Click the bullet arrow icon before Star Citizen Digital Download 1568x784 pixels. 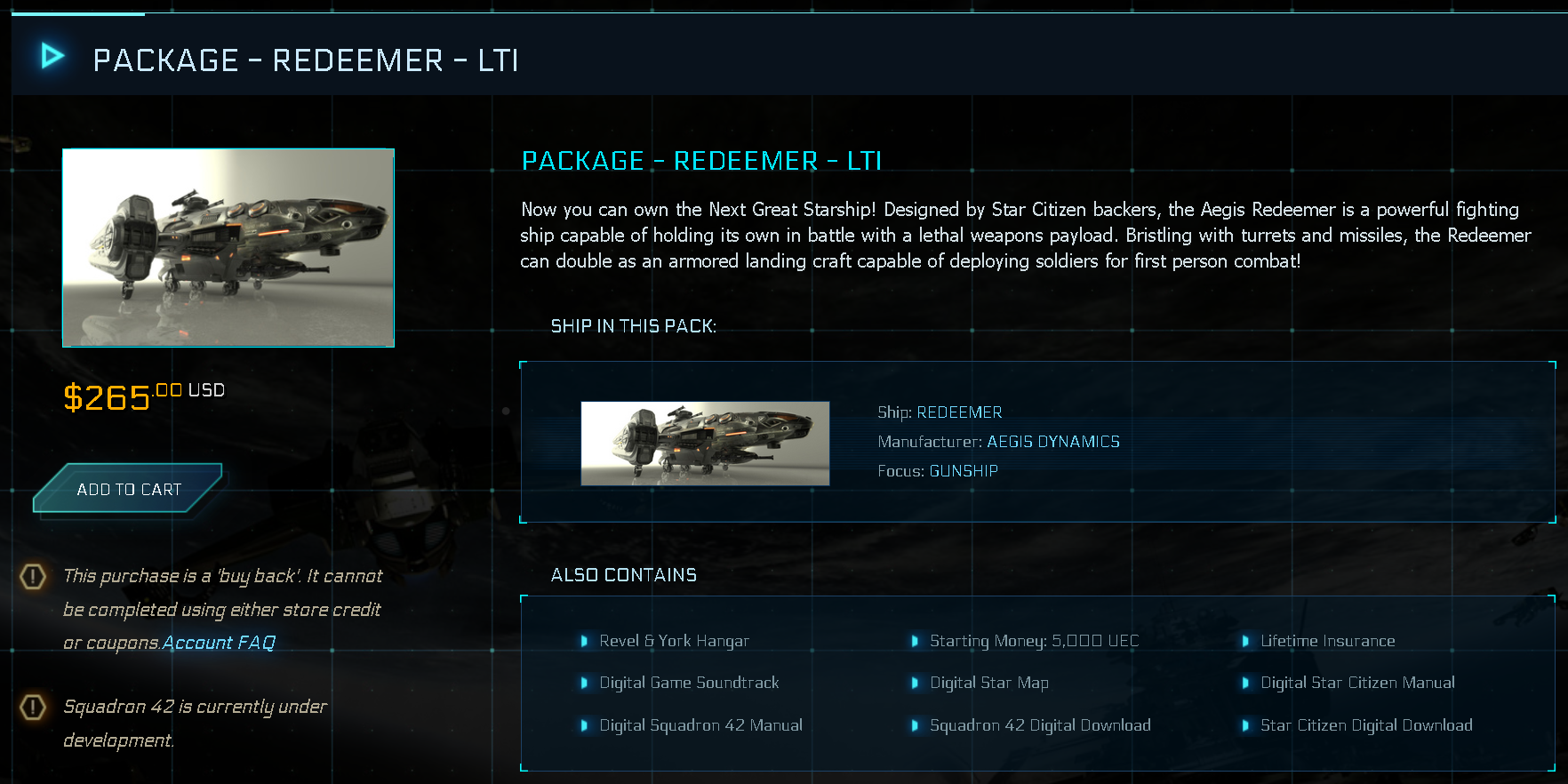[x=1247, y=725]
